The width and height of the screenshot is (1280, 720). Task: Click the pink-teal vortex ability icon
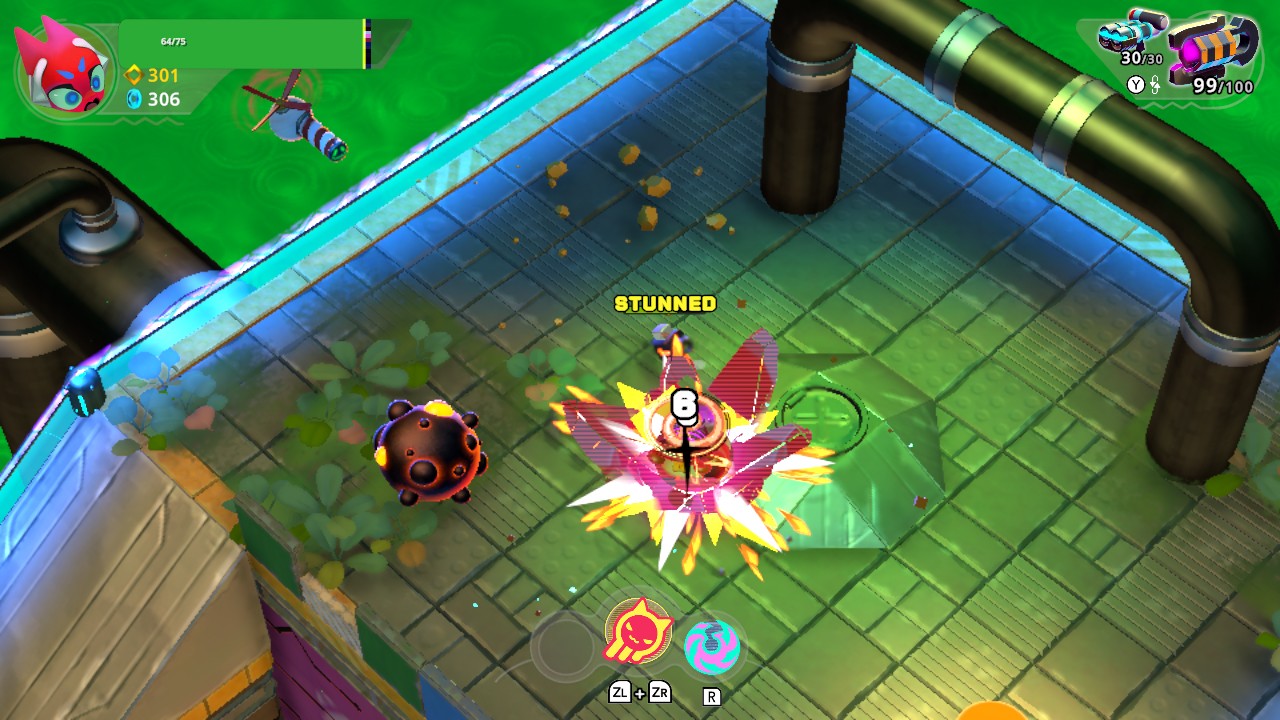[712, 645]
